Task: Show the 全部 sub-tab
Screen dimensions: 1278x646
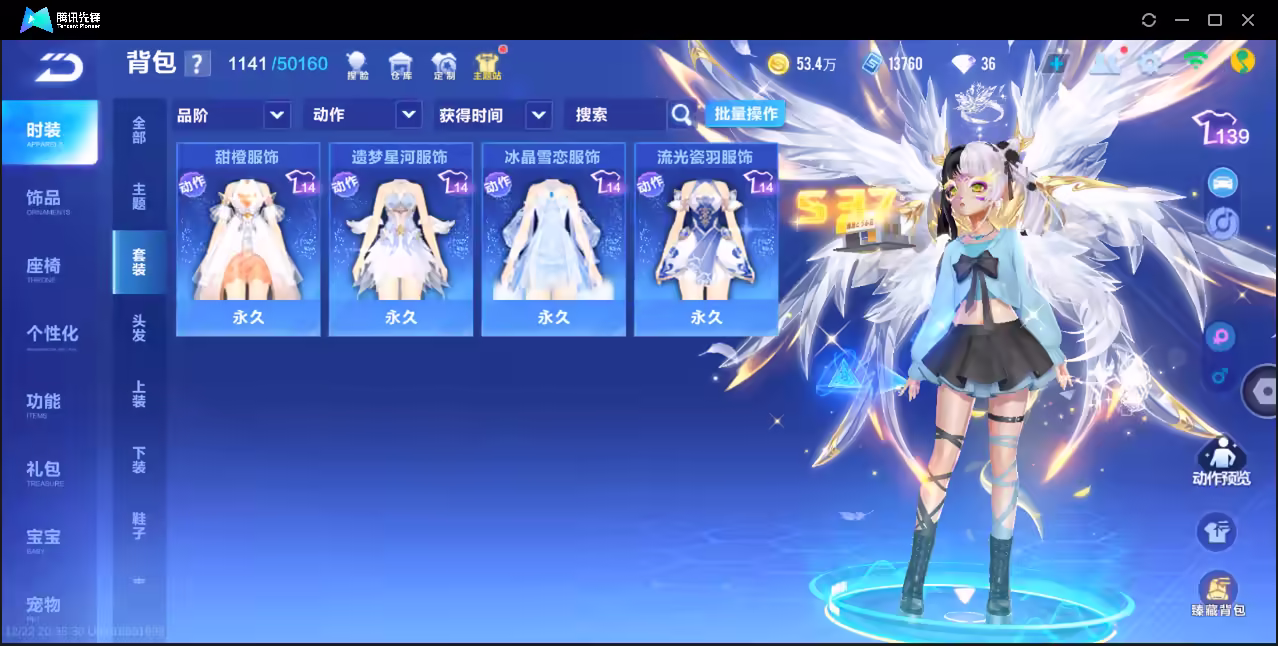Action: (x=139, y=131)
